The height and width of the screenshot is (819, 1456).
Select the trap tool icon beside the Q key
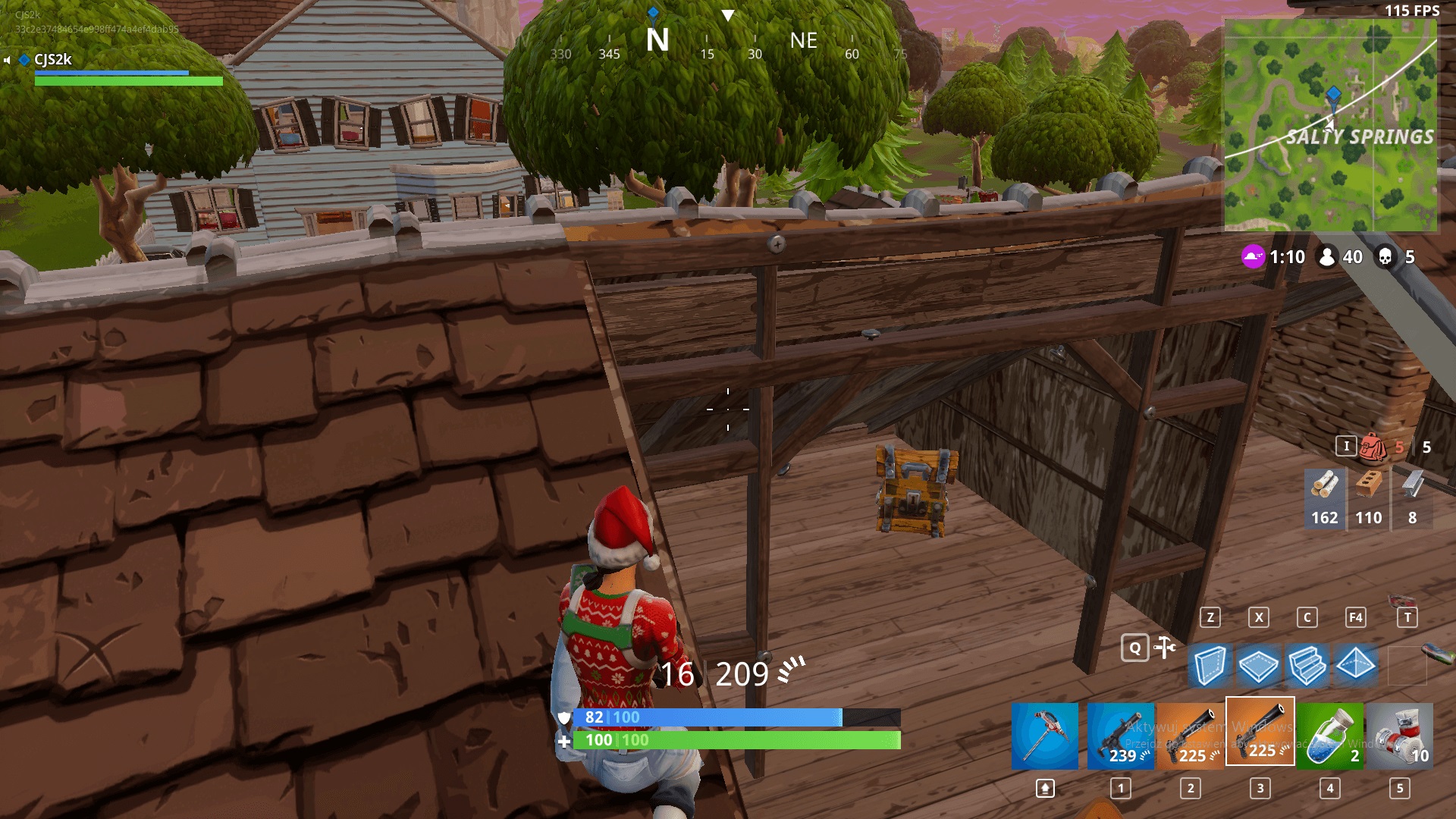(x=1163, y=647)
